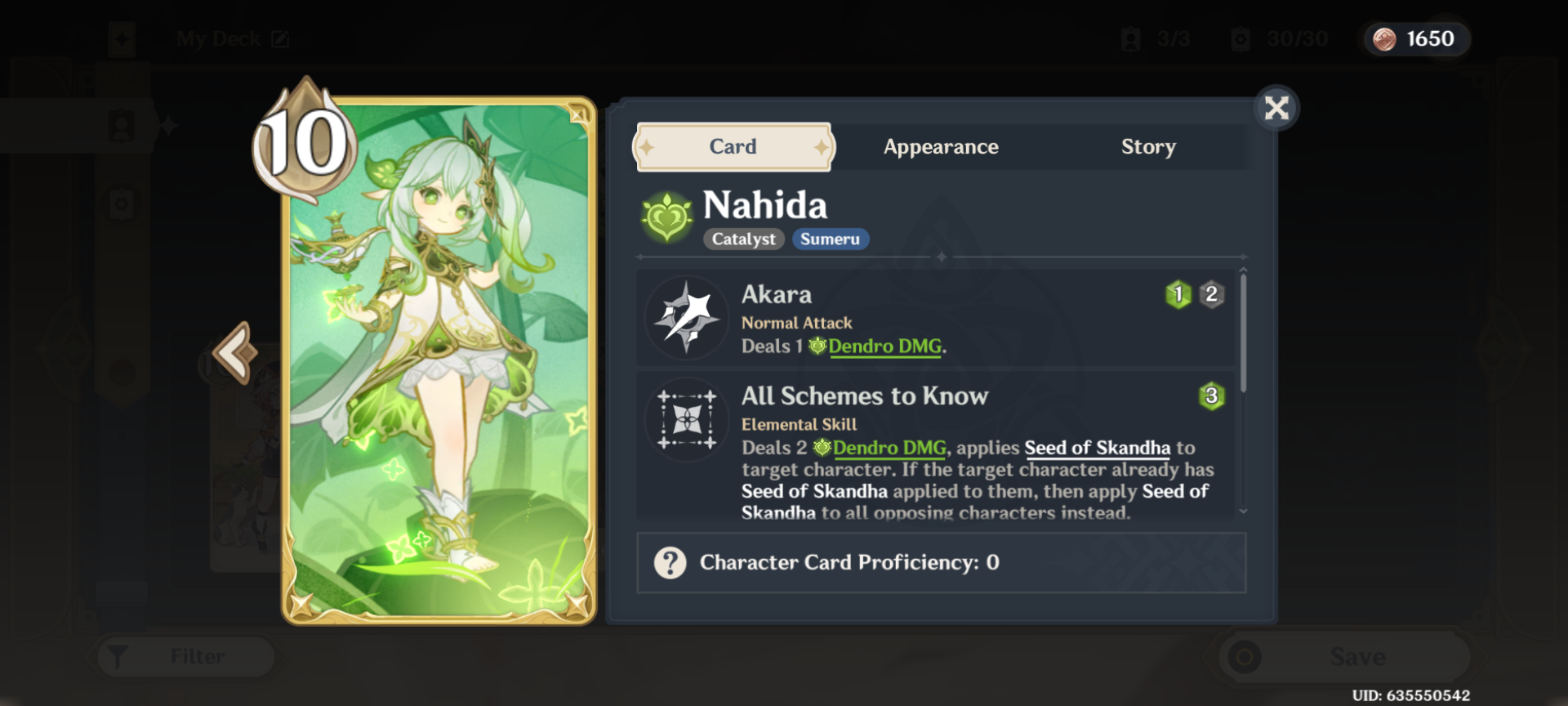The width and height of the screenshot is (1568, 706).
Task: Open the Story tab
Action: point(1148,147)
